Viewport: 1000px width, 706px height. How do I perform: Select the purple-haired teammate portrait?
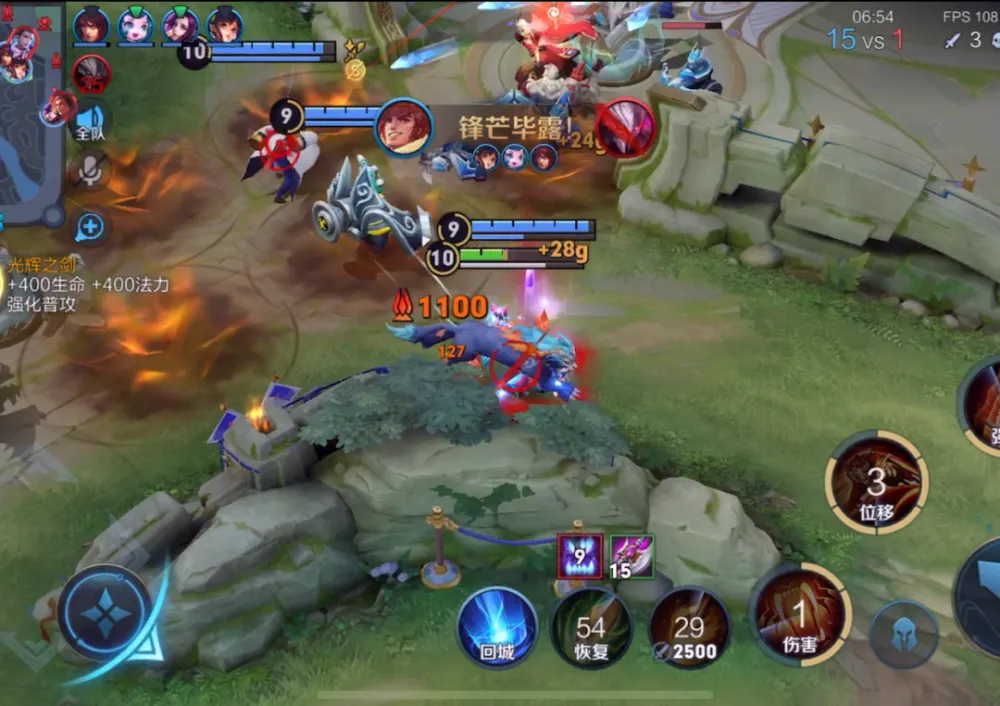(181, 25)
